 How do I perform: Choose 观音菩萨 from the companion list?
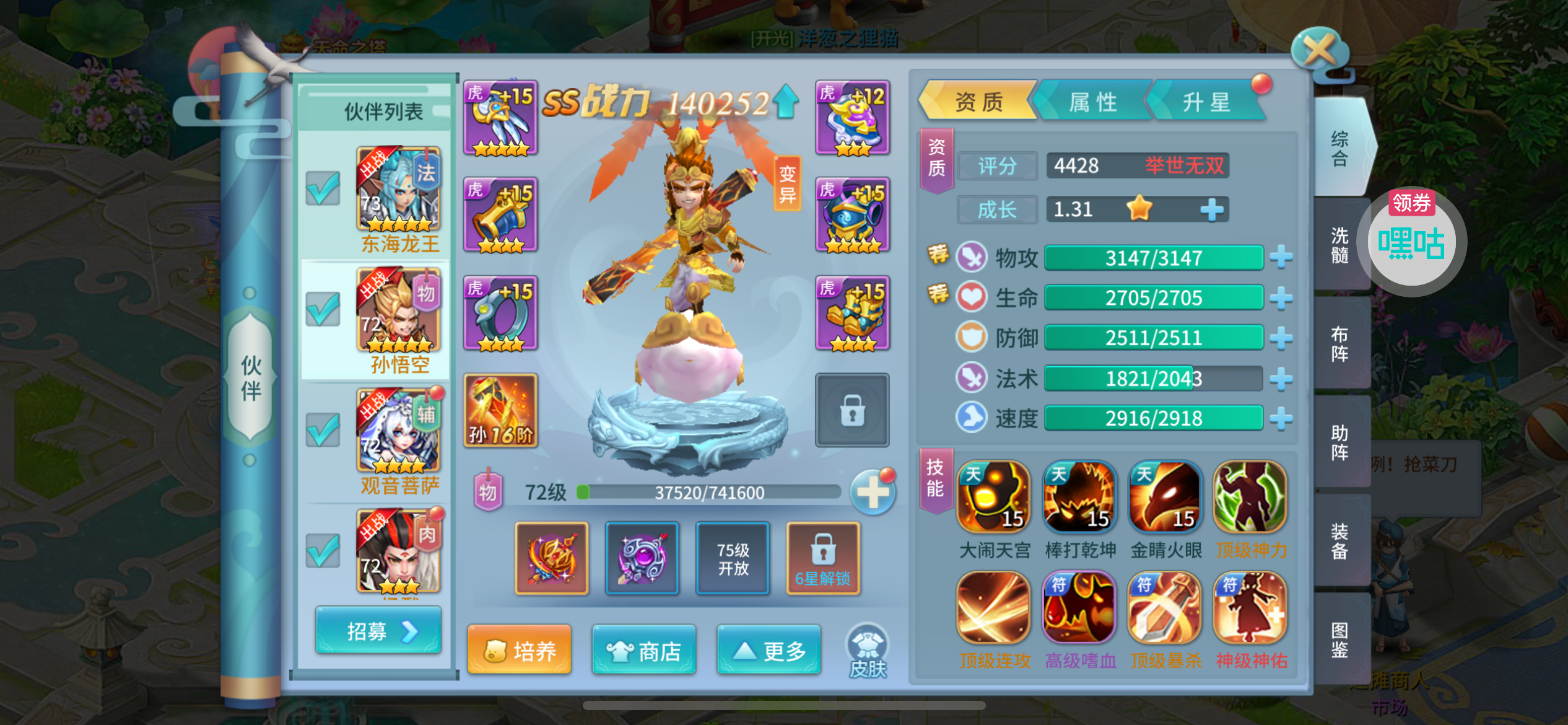point(398,441)
